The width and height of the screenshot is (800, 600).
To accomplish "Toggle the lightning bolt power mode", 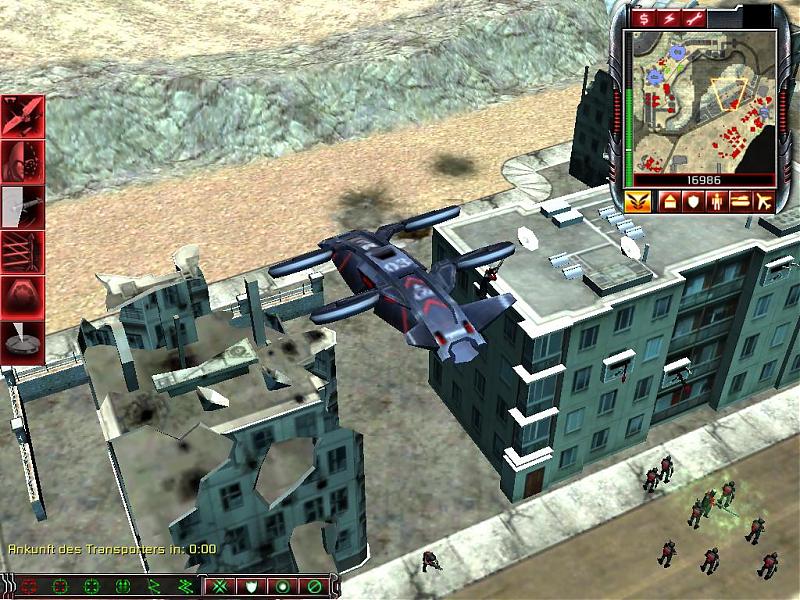I will point(670,19).
